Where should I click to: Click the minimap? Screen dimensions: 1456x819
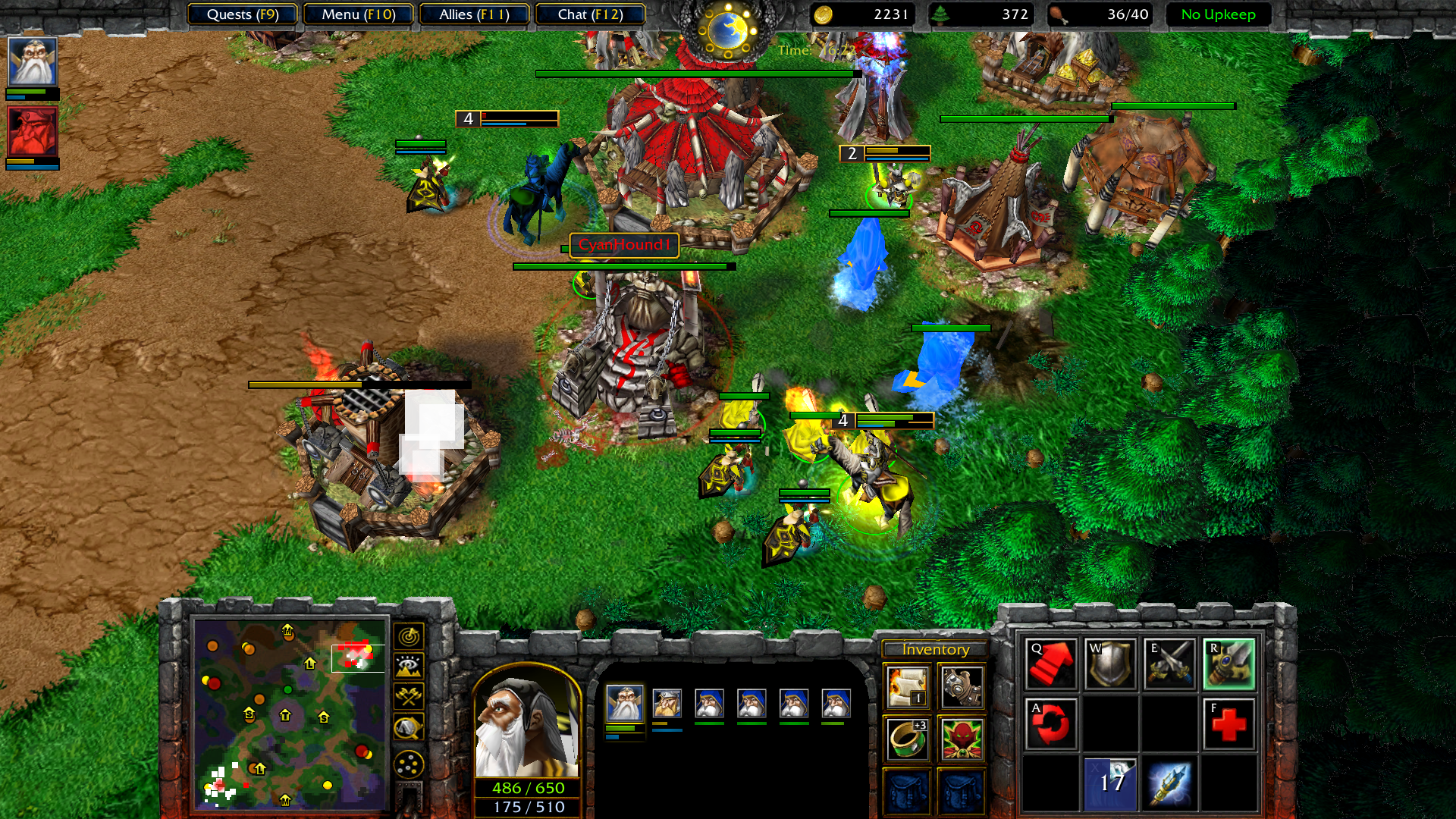290,714
